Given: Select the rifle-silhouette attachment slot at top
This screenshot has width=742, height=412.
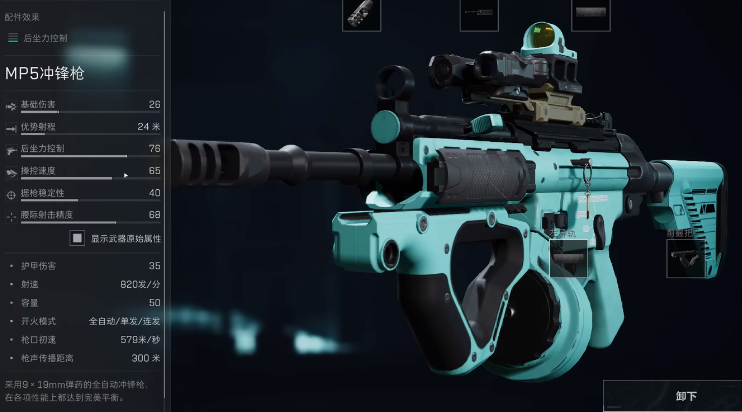Looking at the screenshot, I should (x=479, y=14).
